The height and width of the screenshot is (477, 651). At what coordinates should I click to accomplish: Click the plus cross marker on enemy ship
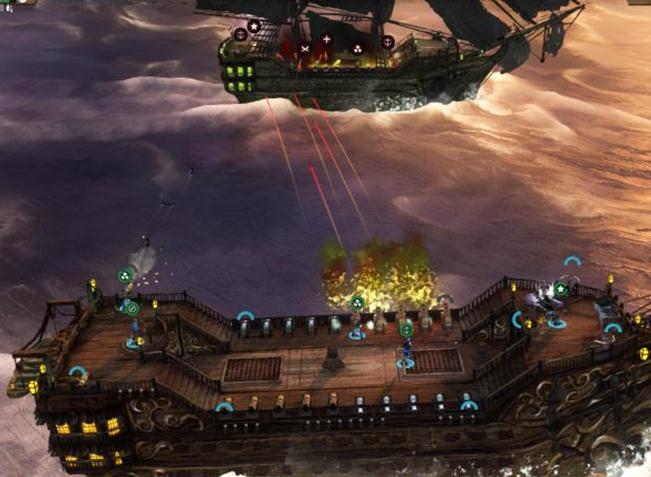point(326,40)
